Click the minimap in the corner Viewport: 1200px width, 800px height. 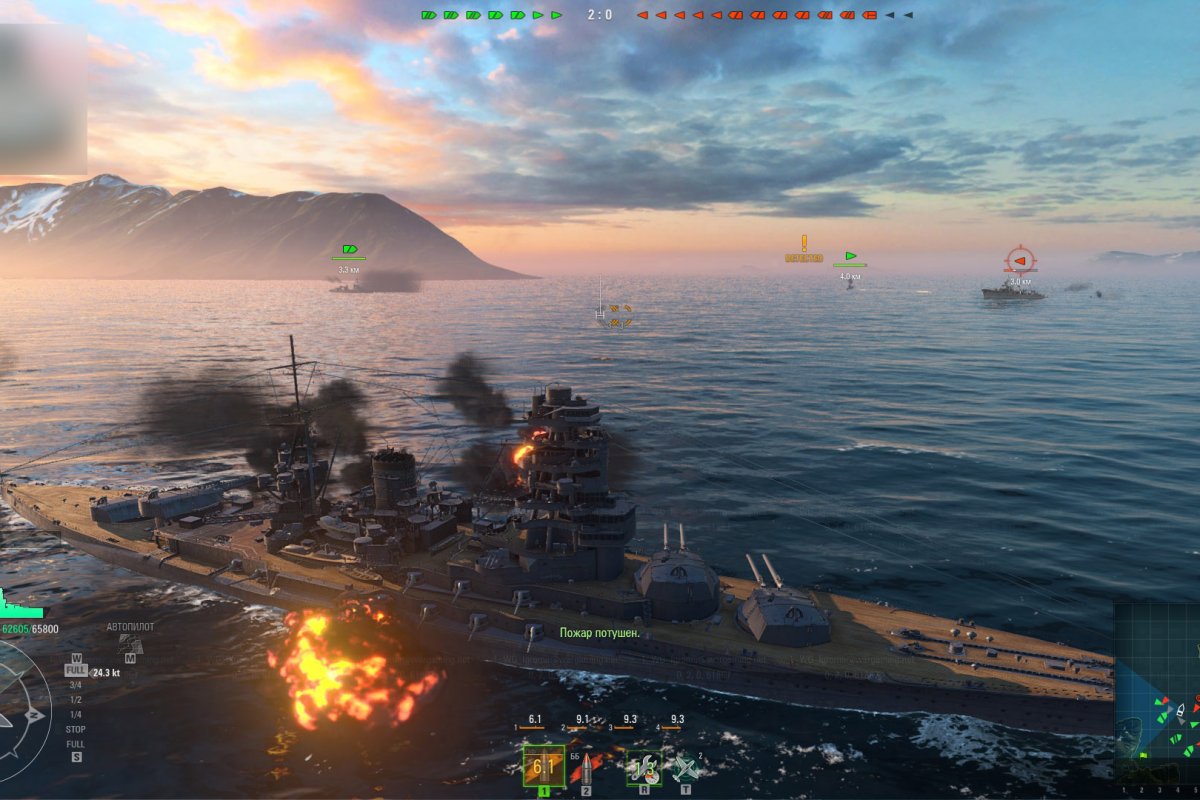[1157, 692]
